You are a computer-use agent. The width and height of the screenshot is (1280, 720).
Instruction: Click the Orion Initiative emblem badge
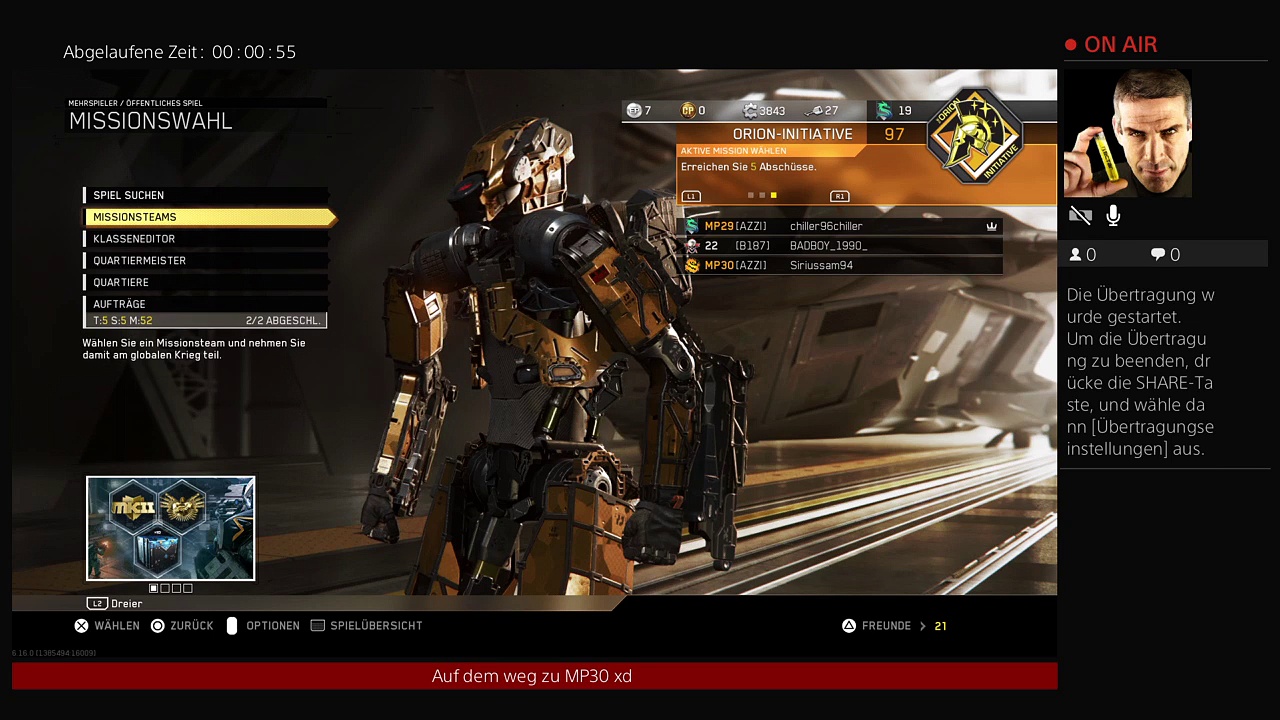[x=975, y=137]
